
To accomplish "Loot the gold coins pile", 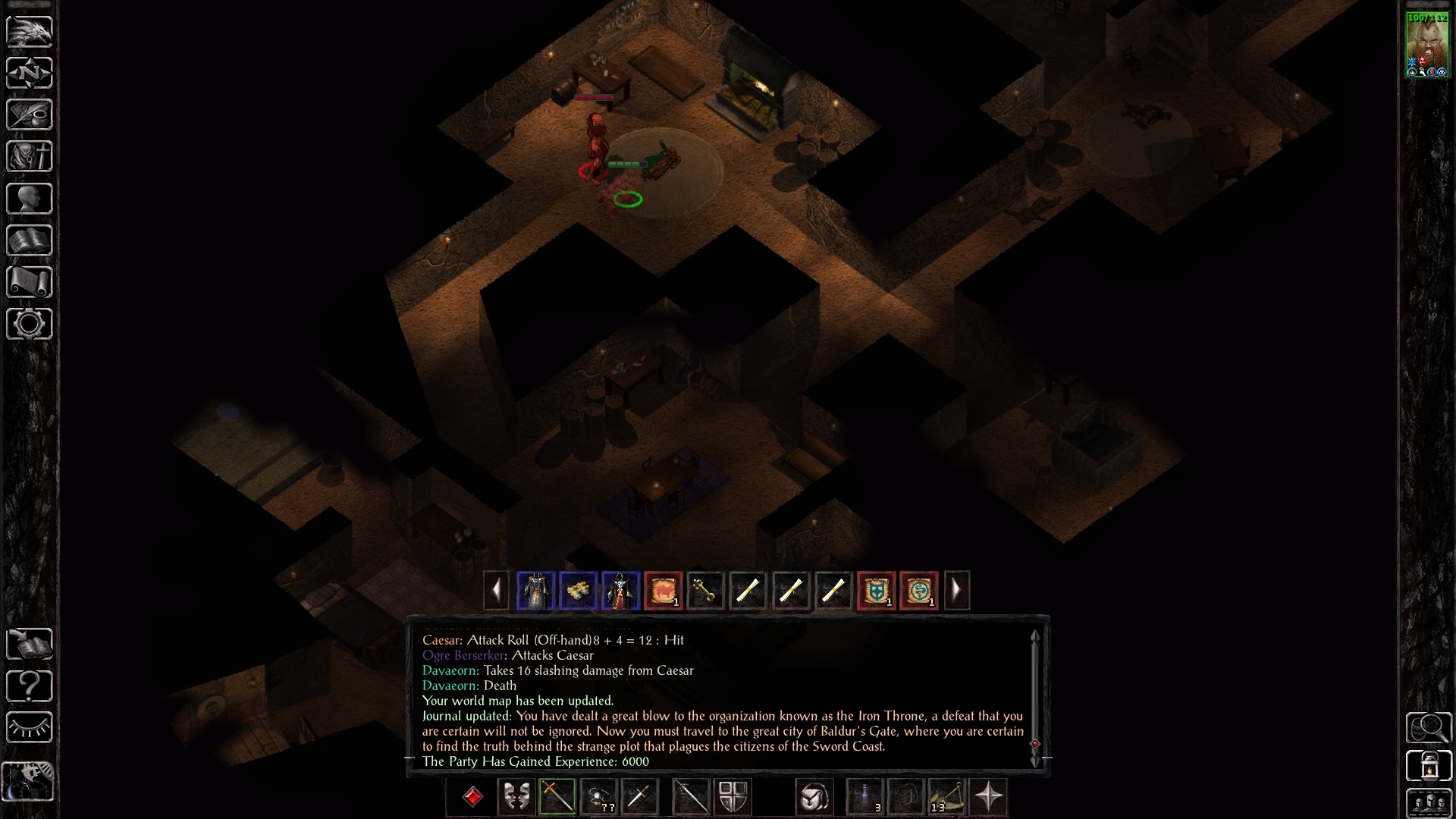I will click(x=578, y=591).
